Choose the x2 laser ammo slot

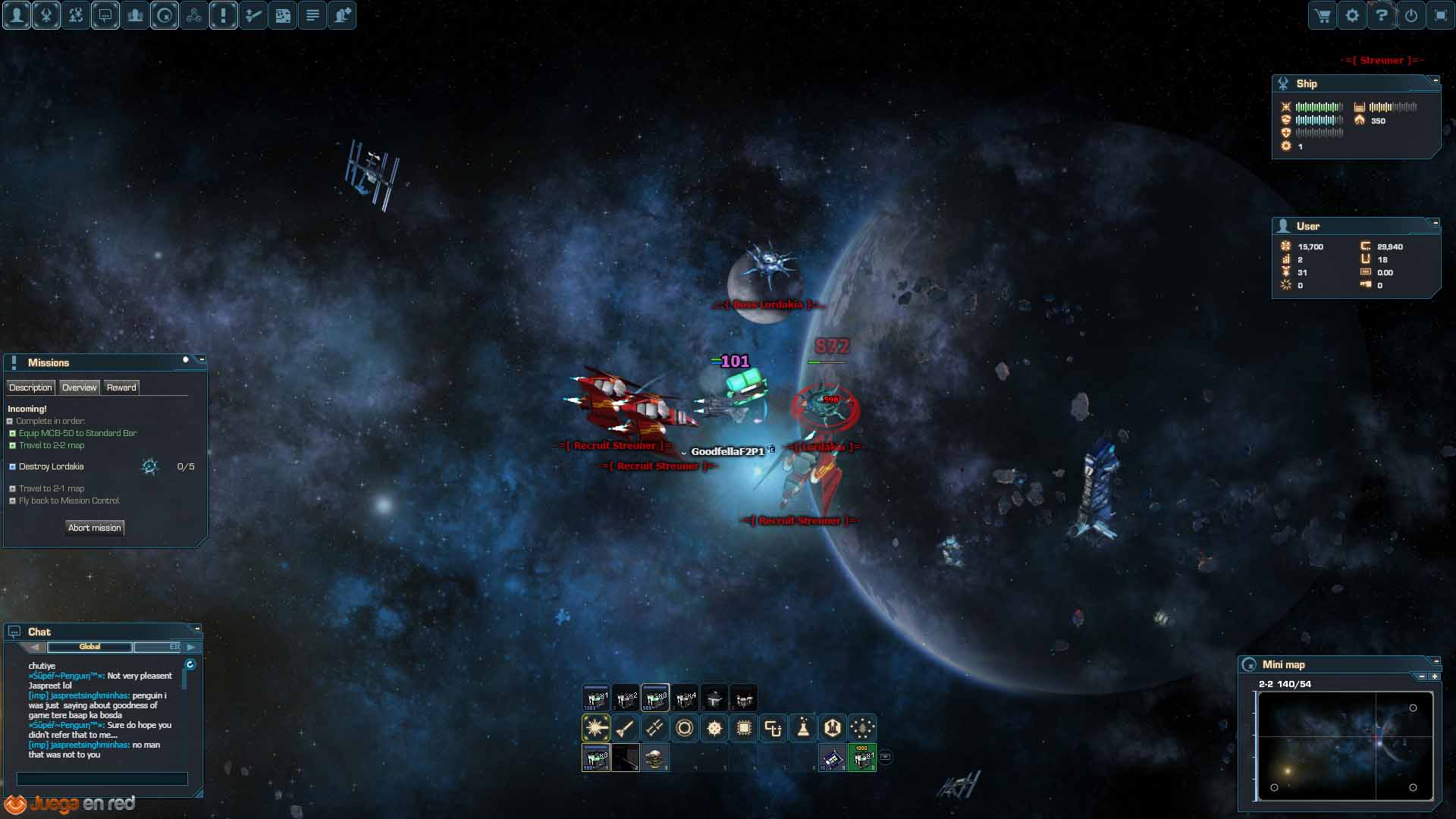pyautogui.click(x=626, y=698)
